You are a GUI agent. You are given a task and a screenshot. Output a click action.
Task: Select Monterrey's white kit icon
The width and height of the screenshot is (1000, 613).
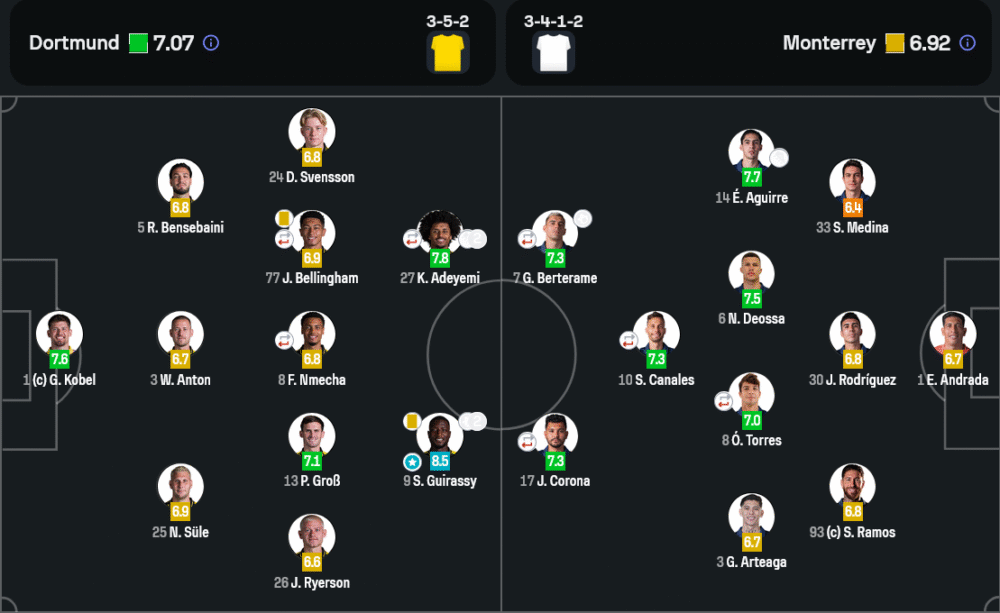(553, 52)
